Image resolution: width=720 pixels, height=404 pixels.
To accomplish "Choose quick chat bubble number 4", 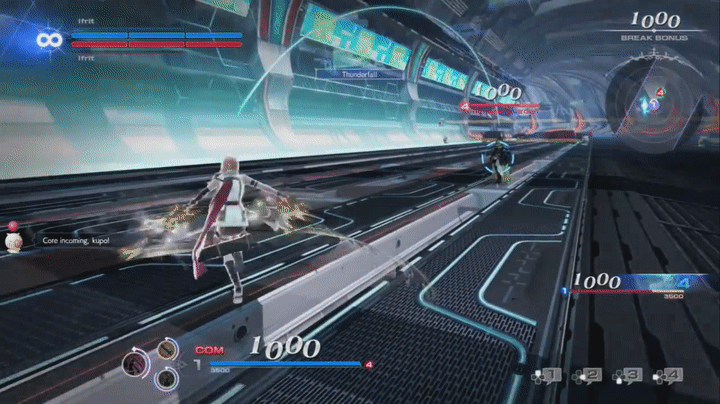I will click(667, 376).
